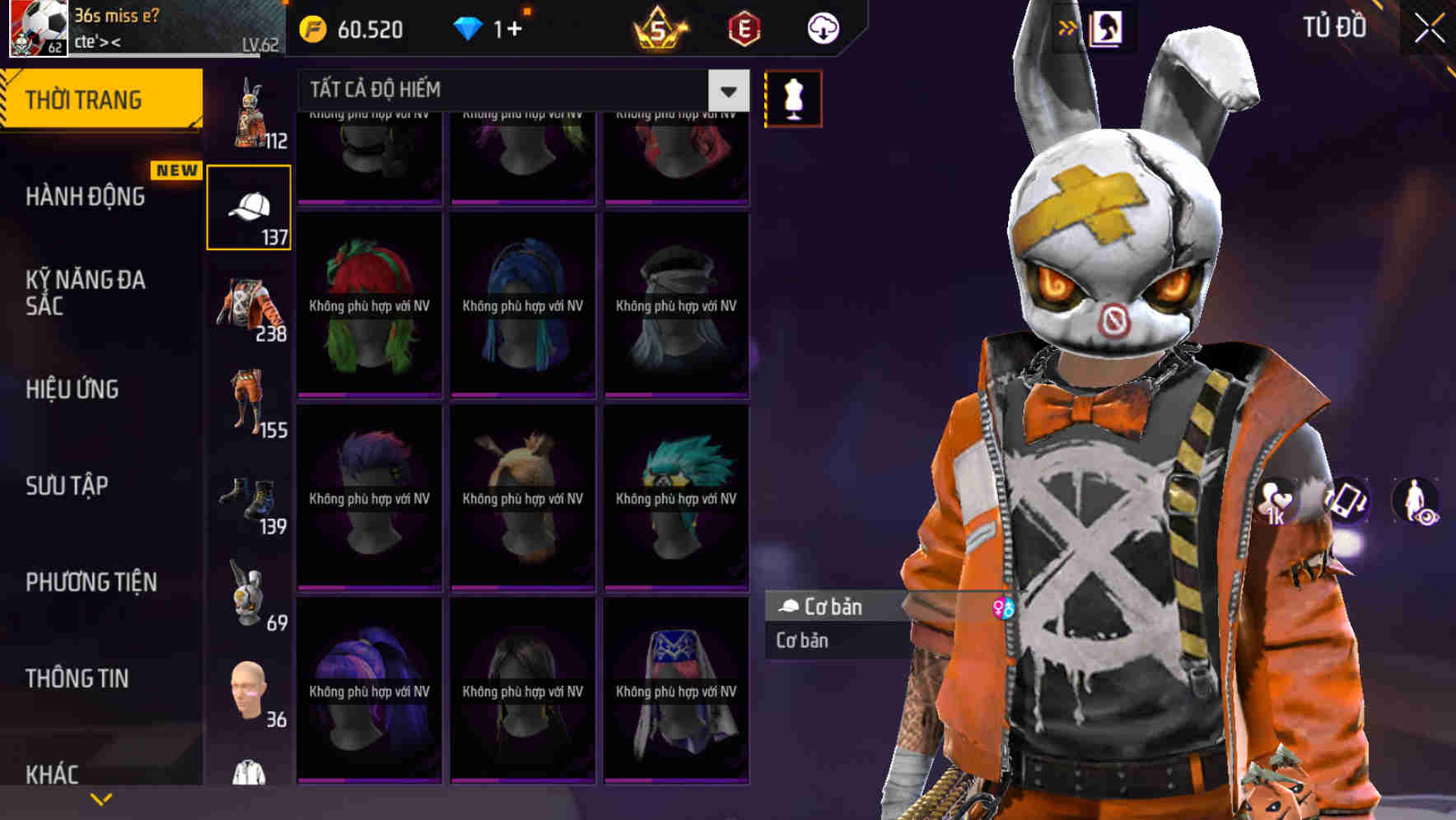Expand the sidebar with the bottom chevron

(101, 797)
